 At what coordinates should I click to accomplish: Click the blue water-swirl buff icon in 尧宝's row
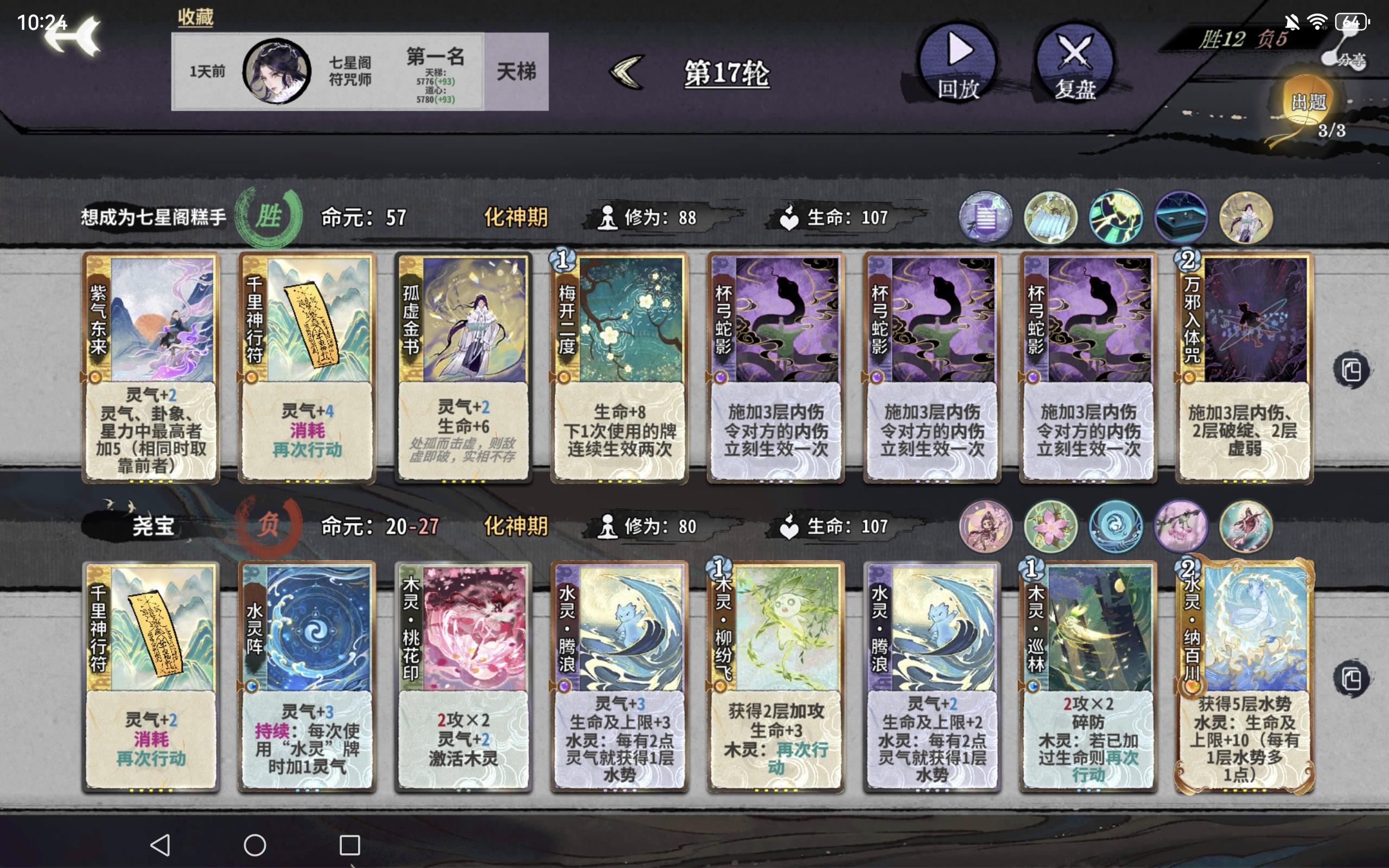pyautogui.click(x=1116, y=526)
